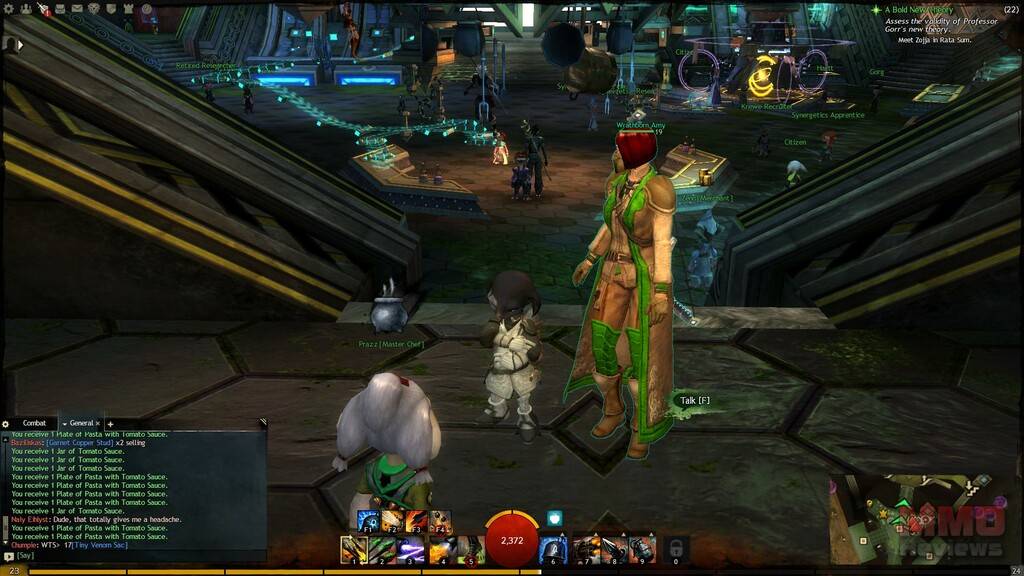The image size is (1024, 576).
Task: Add a new chat tab
Action: click(110, 424)
